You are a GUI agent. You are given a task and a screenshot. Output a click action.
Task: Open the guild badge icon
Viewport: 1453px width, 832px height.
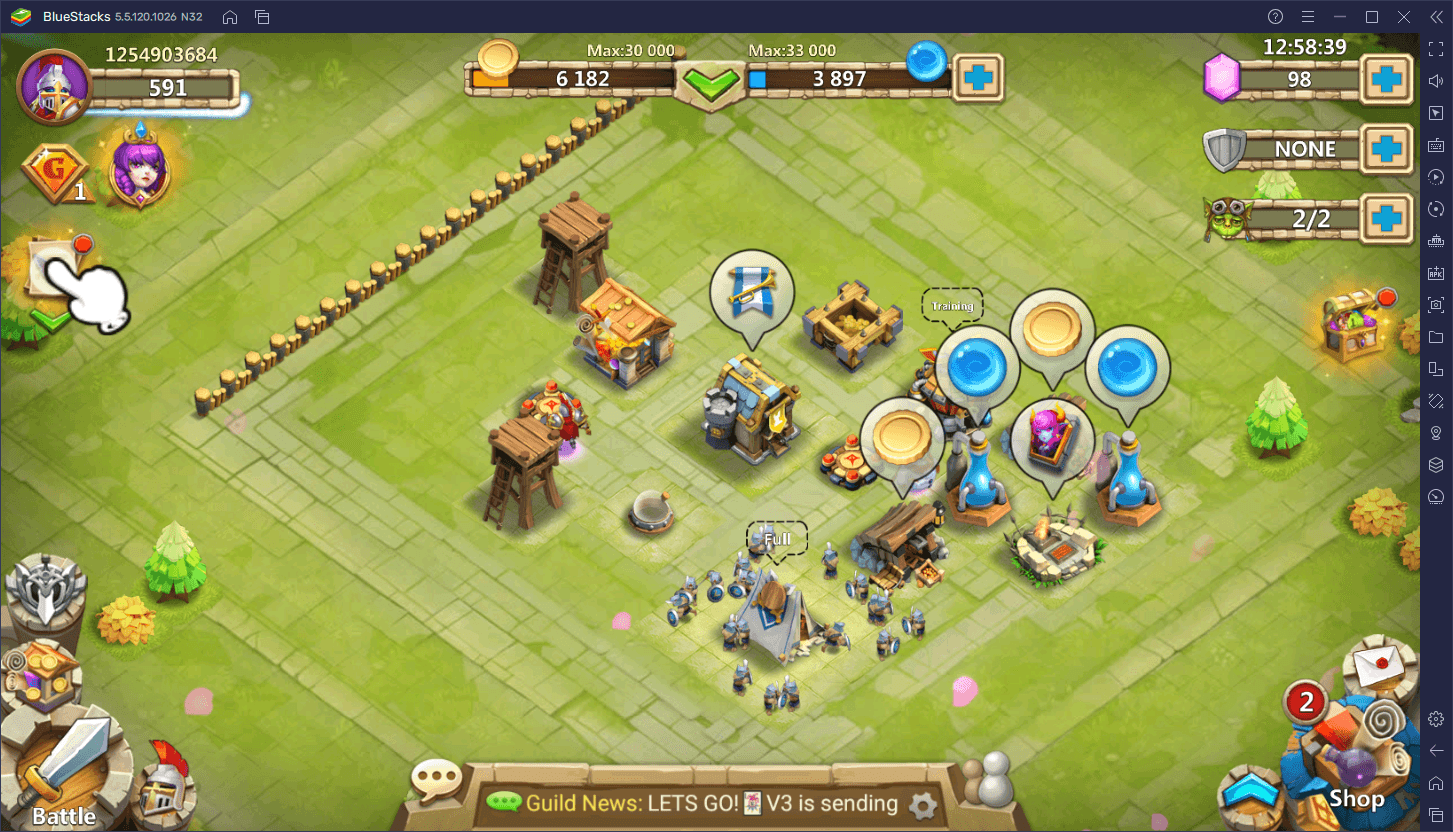pos(59,173)
